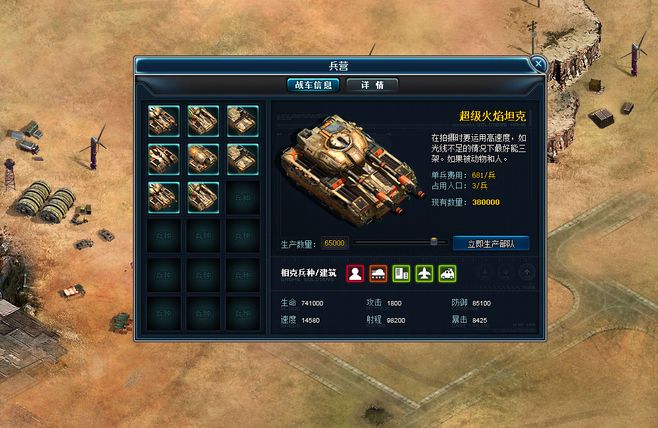Screen dimensions: 658x428
Task: Select the red infantry counter icon
Action: (355, 272)
